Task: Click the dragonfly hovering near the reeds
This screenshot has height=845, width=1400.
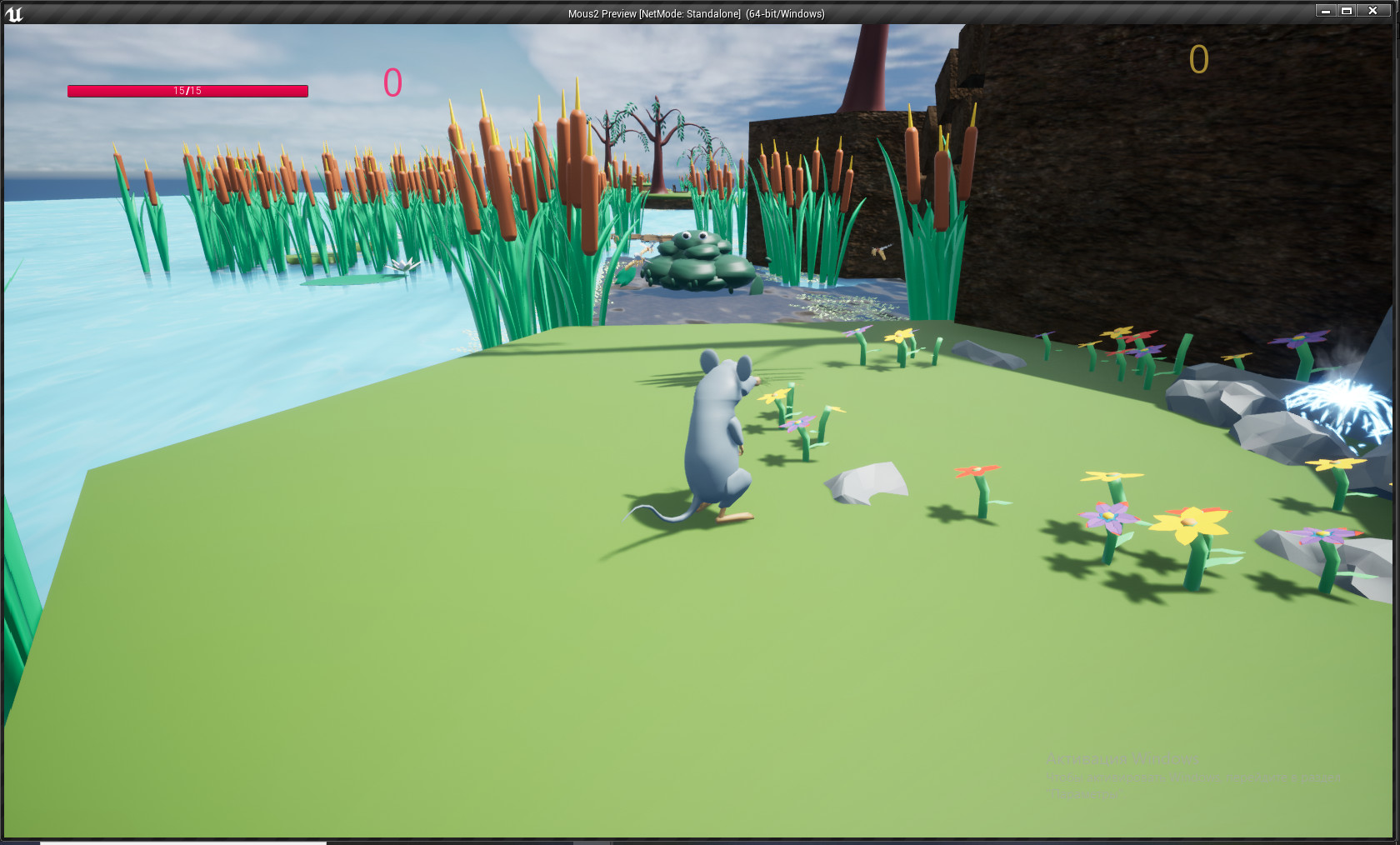Action: click(879, 250)
